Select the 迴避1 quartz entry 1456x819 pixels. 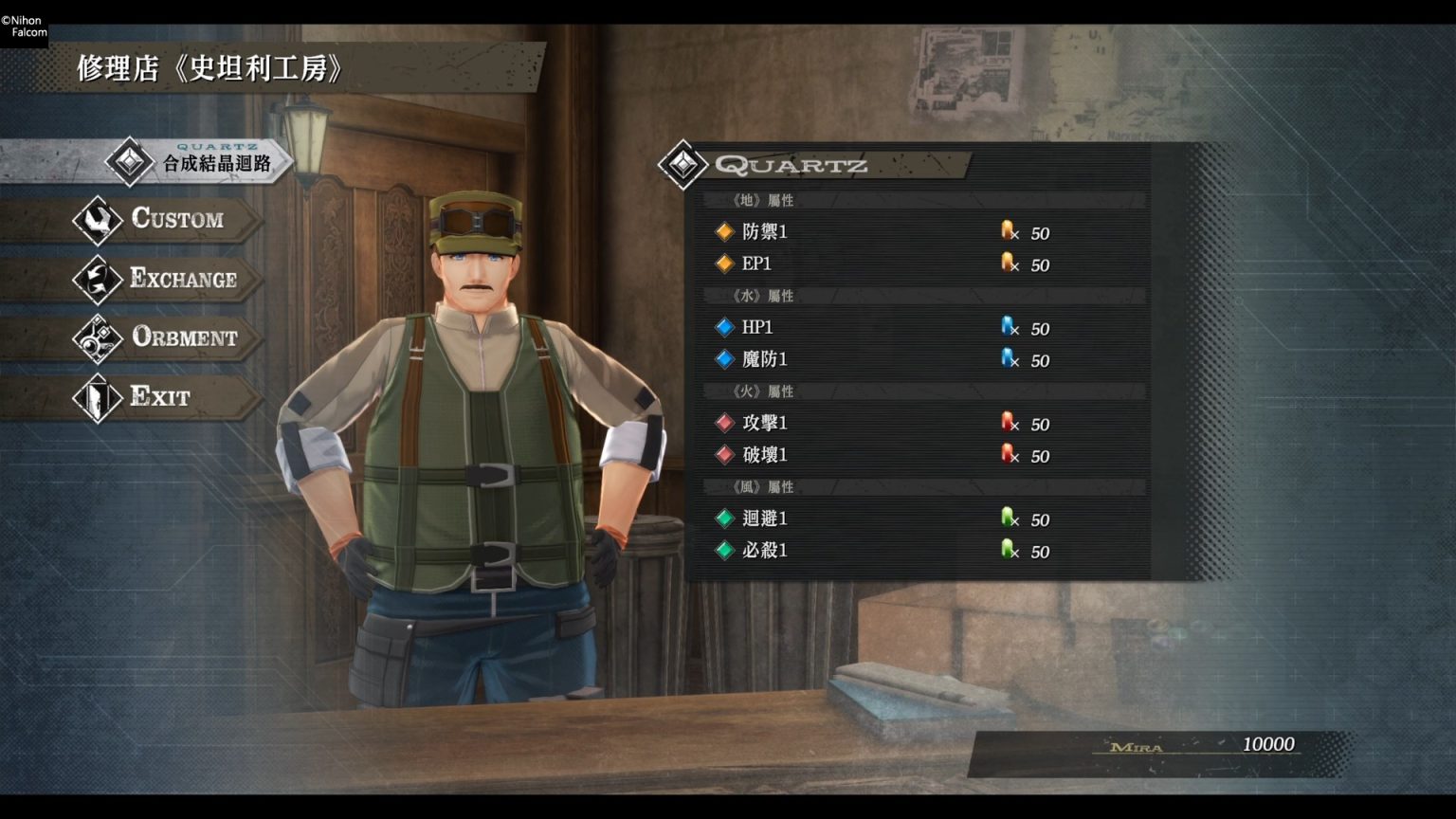click(882, 519)
